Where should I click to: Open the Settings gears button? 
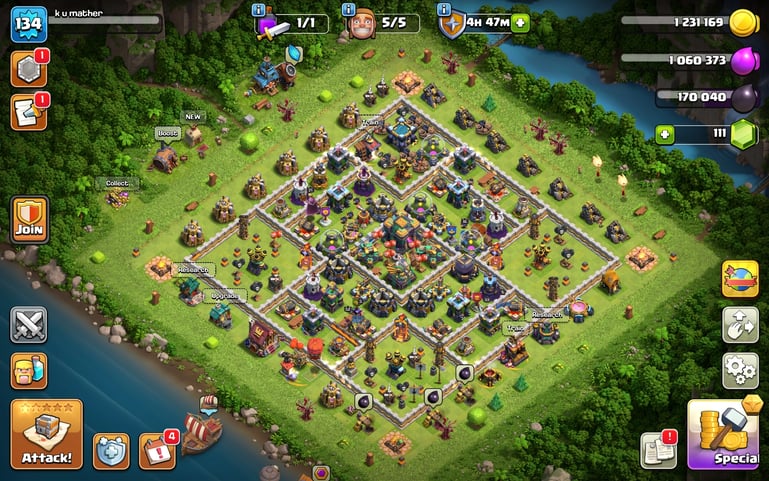point(740,370)
